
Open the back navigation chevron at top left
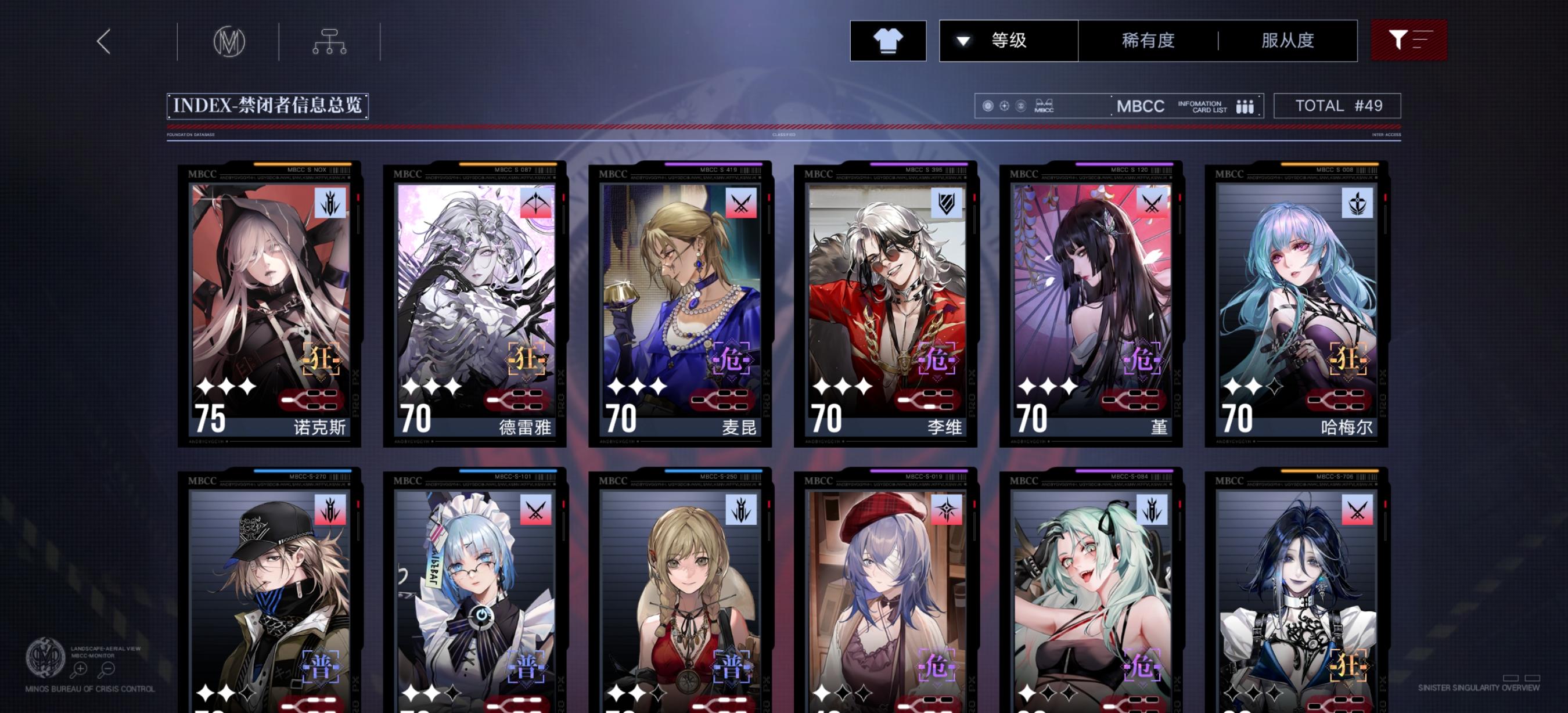(103, 42)
